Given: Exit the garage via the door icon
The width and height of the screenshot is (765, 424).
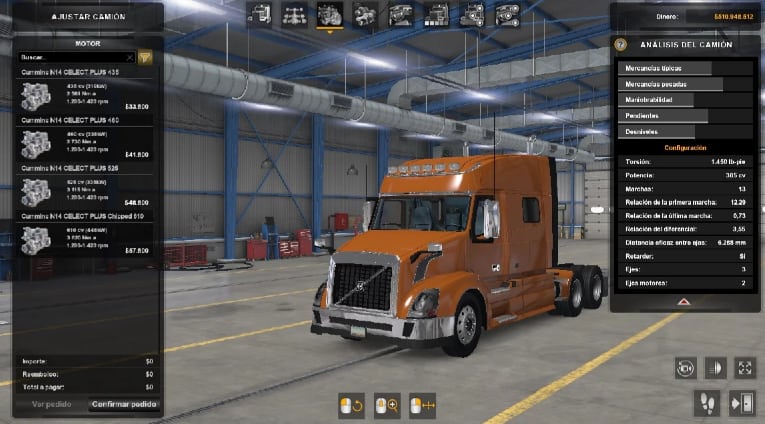Looking at the screenshot, I should (741, 403).
